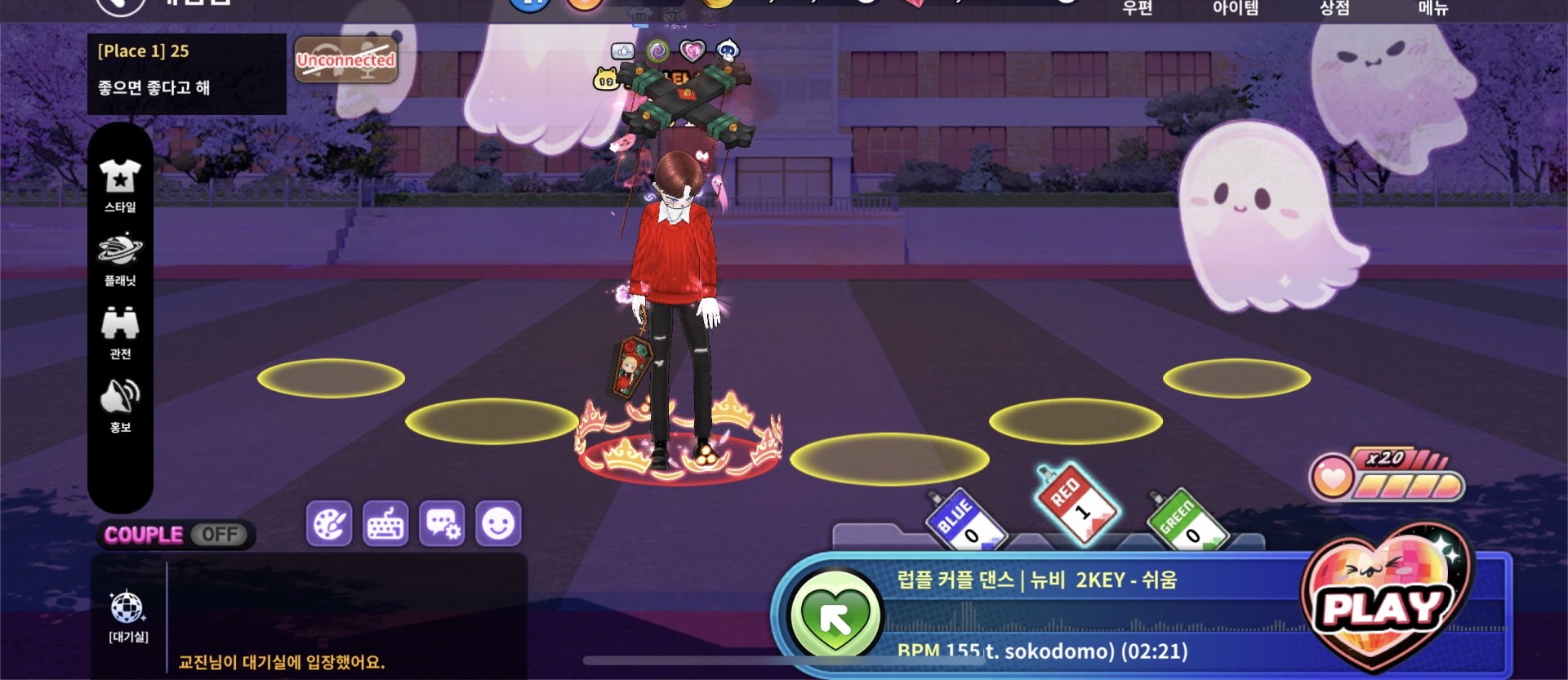The image size is (1568, 680).
Task: Click the thumbs-up icon above the avatar
Action: [x=623, y=51]
